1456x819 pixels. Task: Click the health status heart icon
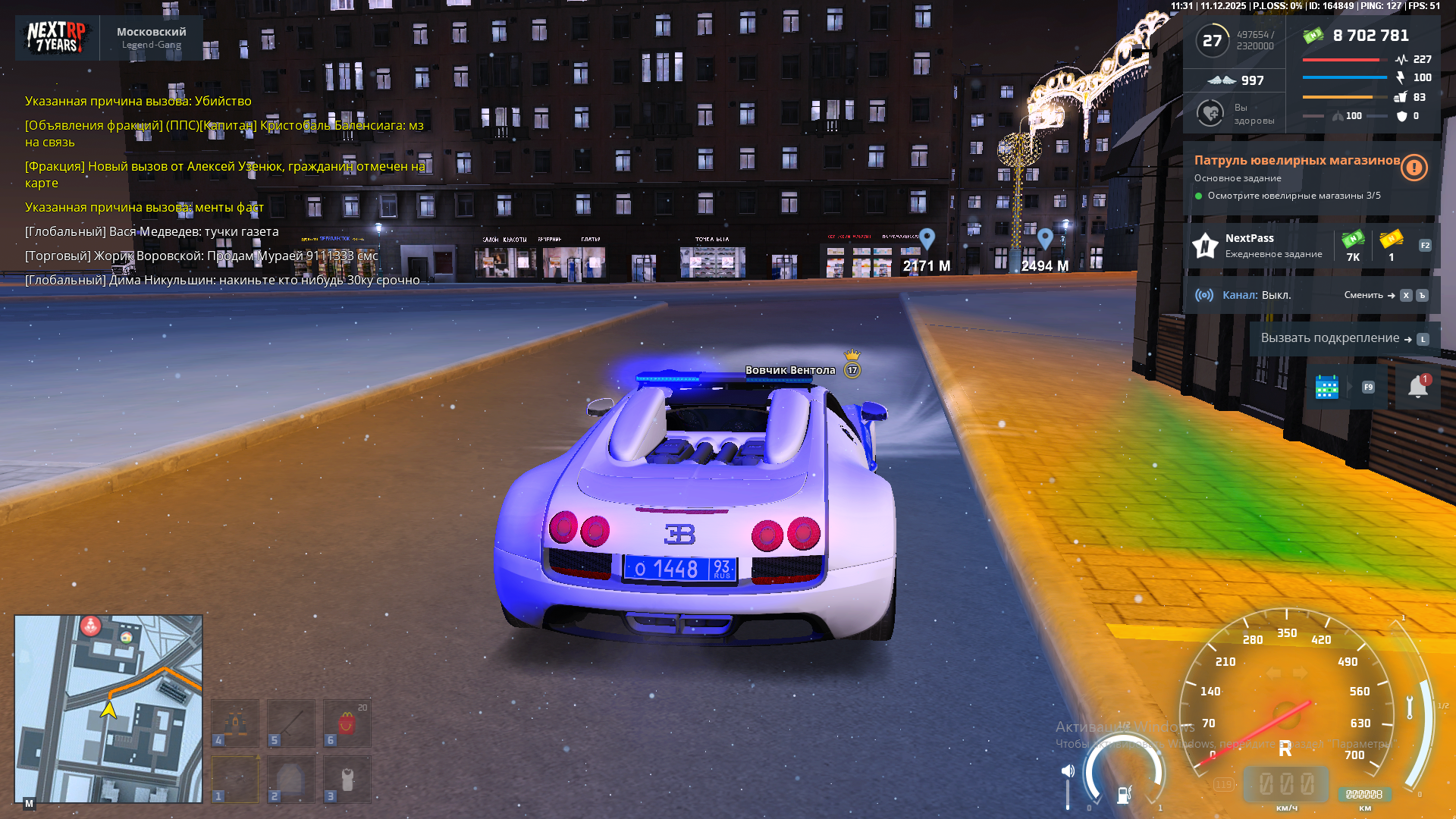pyautogui.click(x=1210, y=114)
